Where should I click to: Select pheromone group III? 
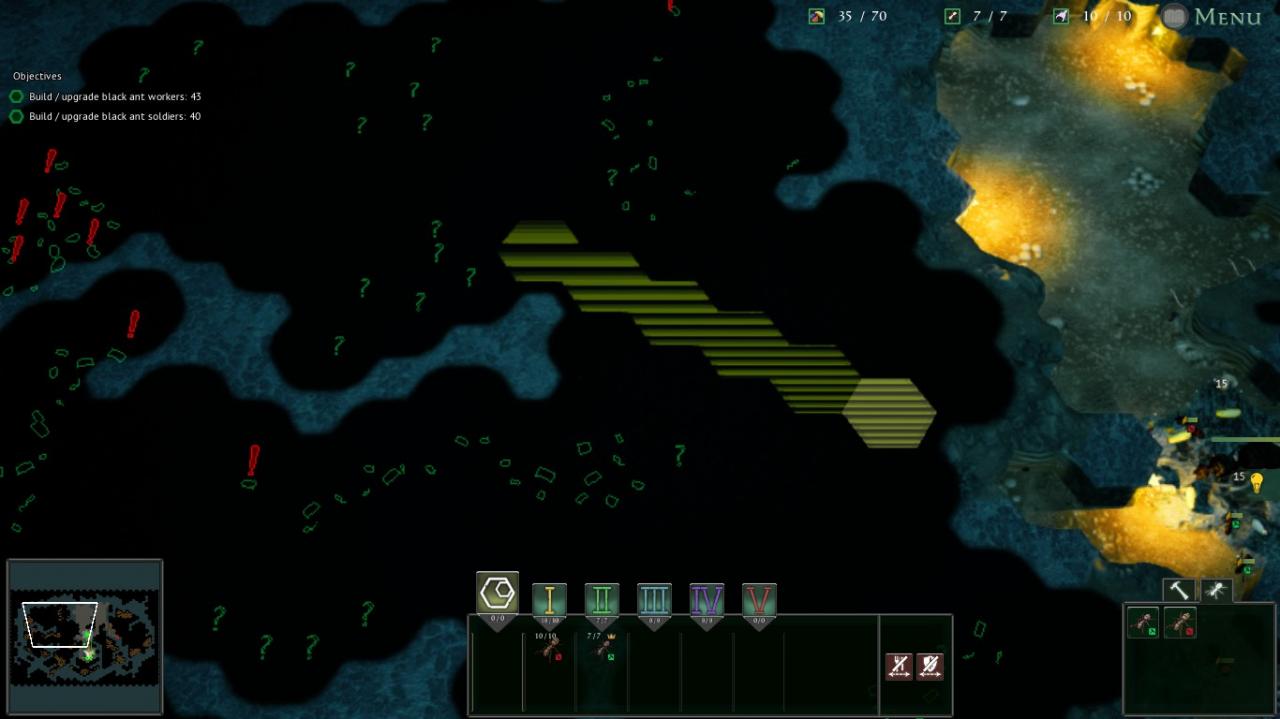pos(654,600)
